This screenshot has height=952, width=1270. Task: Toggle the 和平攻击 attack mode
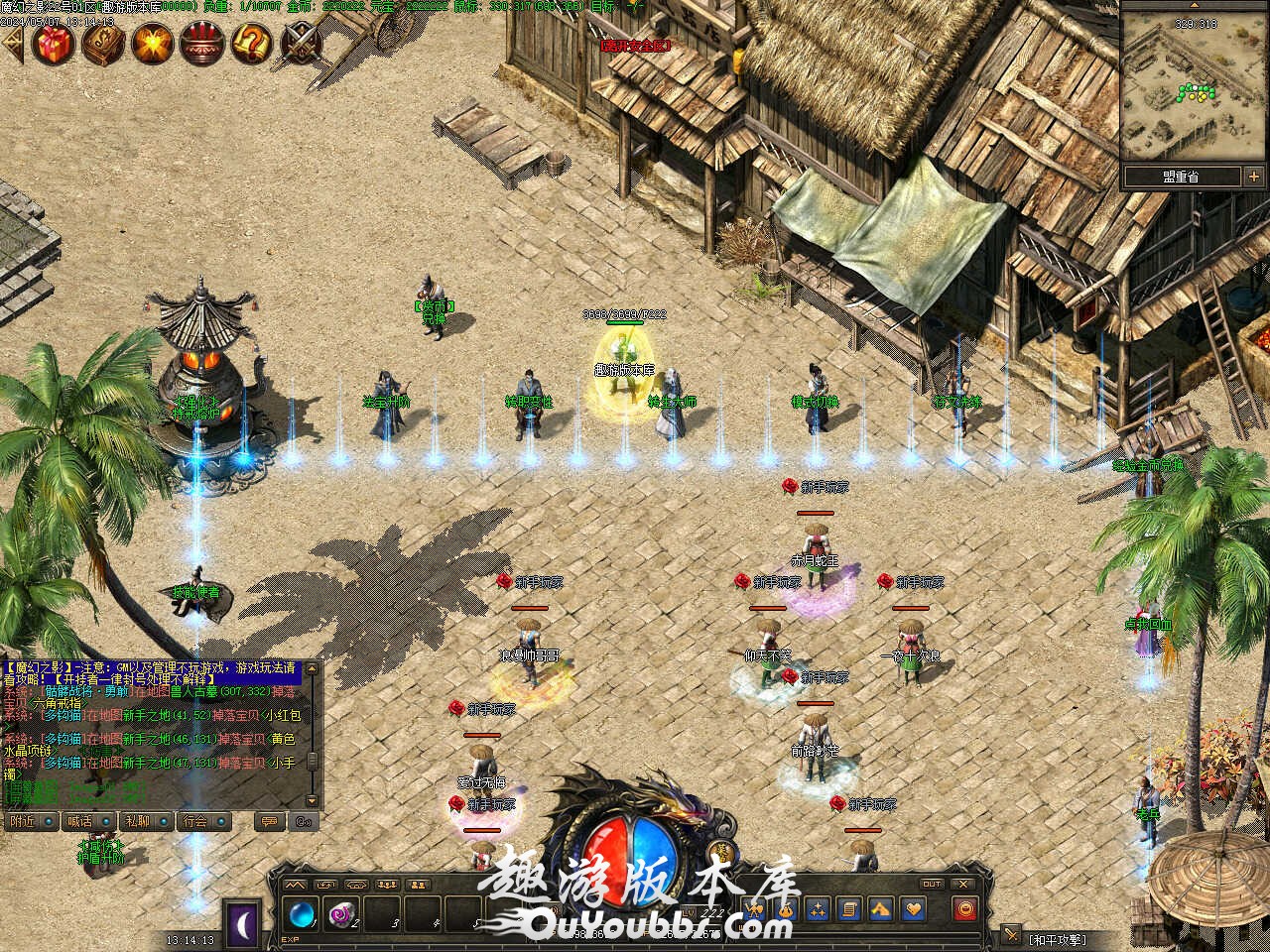(x=1057, y=938)
